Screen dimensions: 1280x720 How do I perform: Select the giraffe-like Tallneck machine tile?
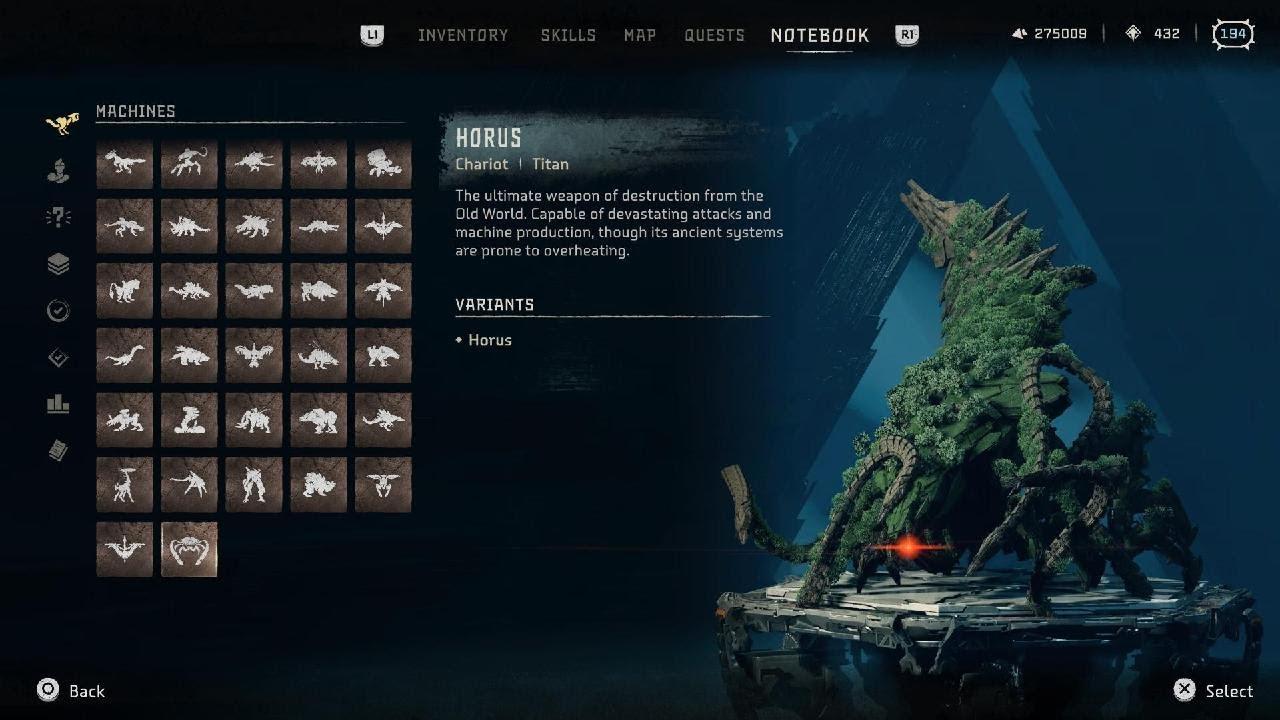[125, 485]
